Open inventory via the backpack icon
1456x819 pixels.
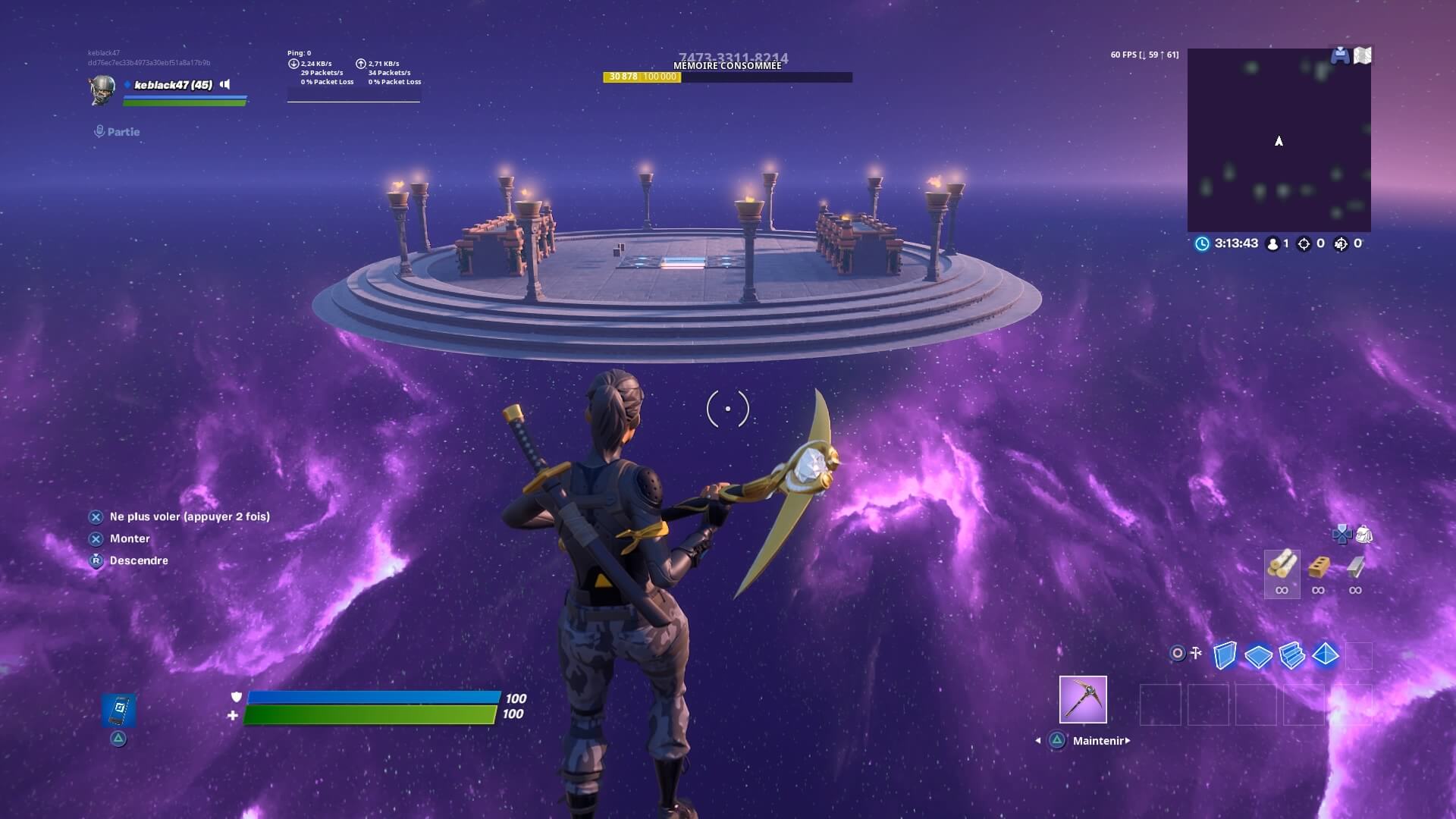[x=1364, y=535]
